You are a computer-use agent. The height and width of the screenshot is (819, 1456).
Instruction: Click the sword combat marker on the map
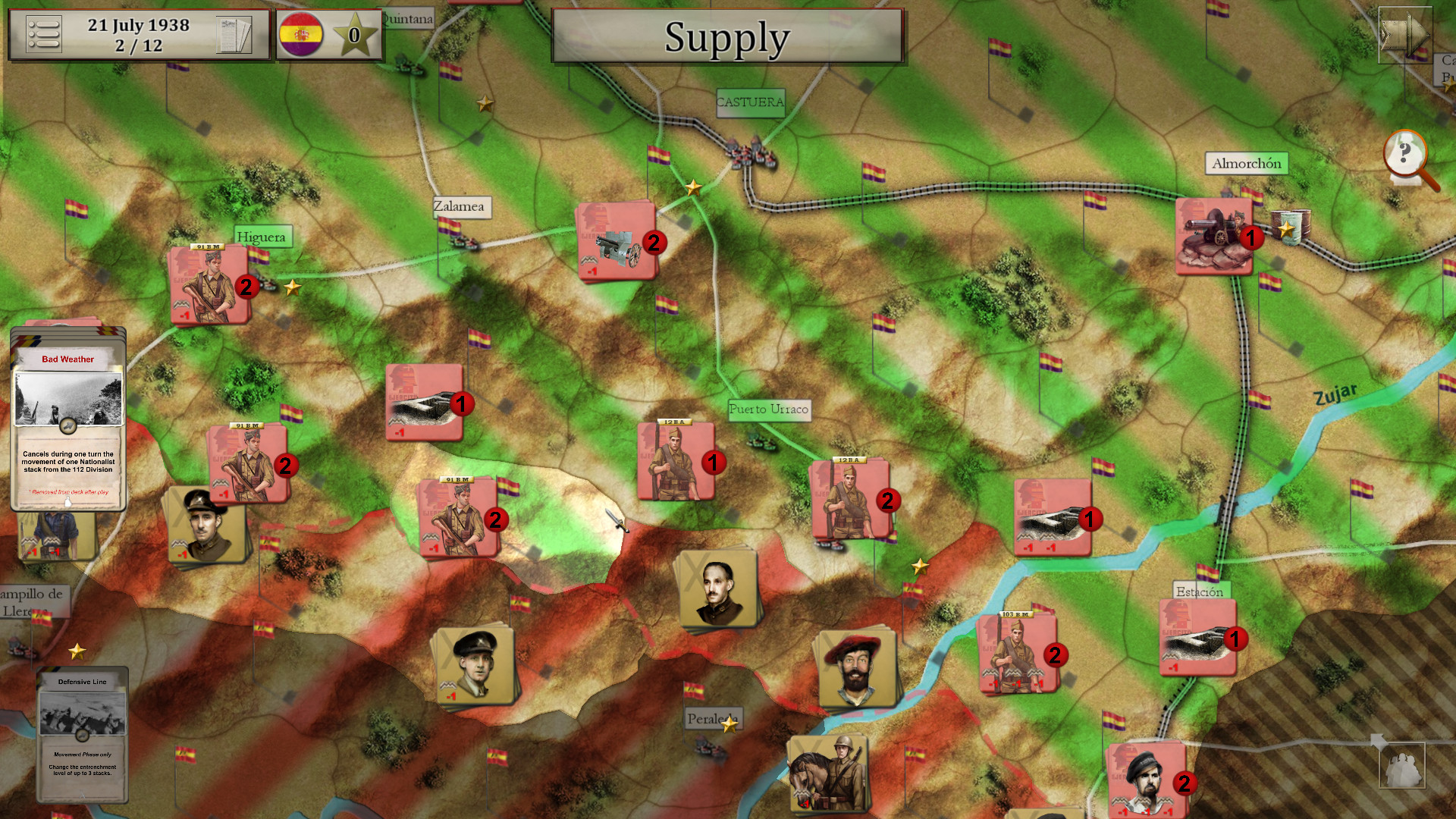616,520
